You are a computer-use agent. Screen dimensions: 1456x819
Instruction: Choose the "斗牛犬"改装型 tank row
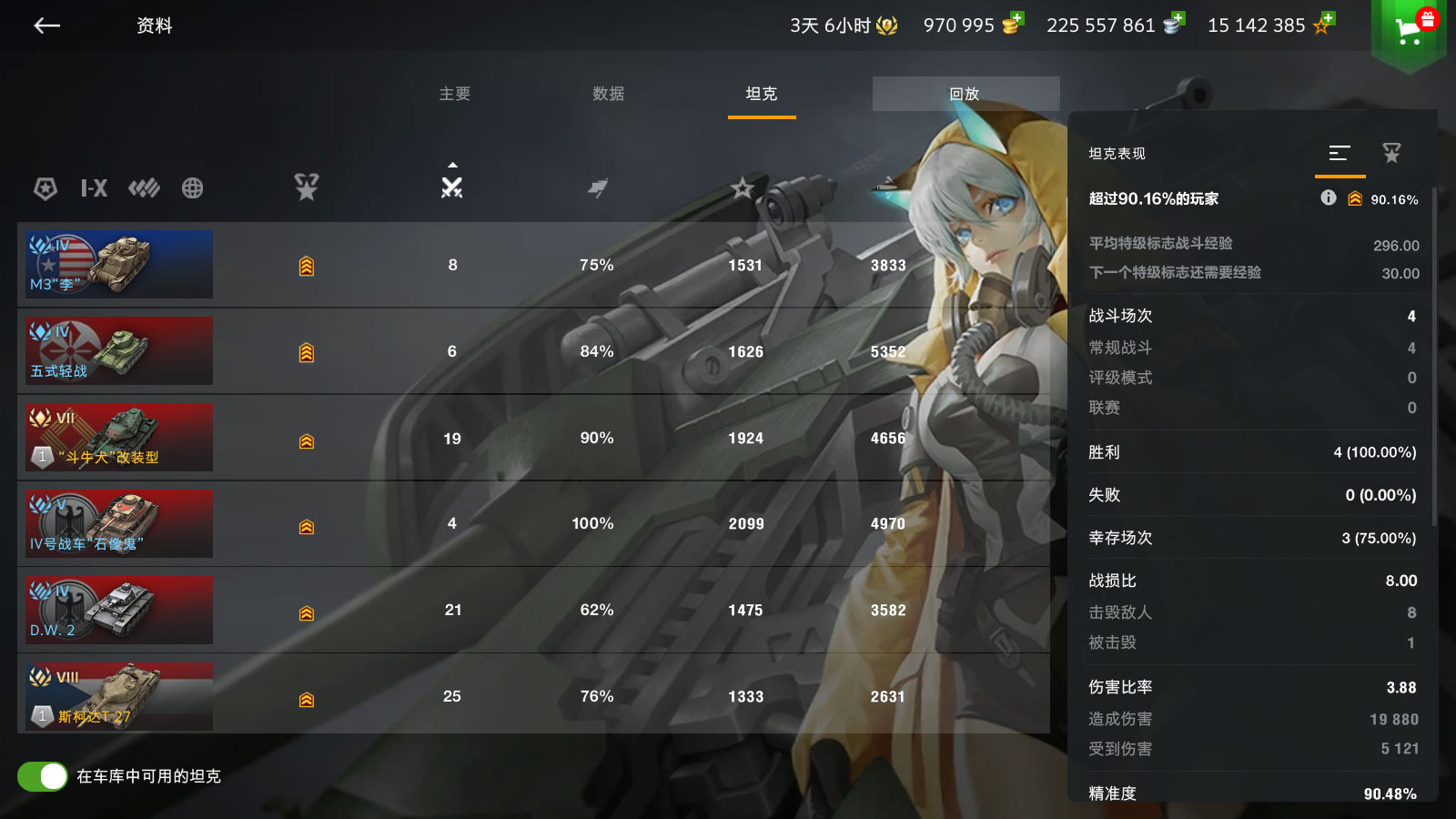[x=119, y=438]
